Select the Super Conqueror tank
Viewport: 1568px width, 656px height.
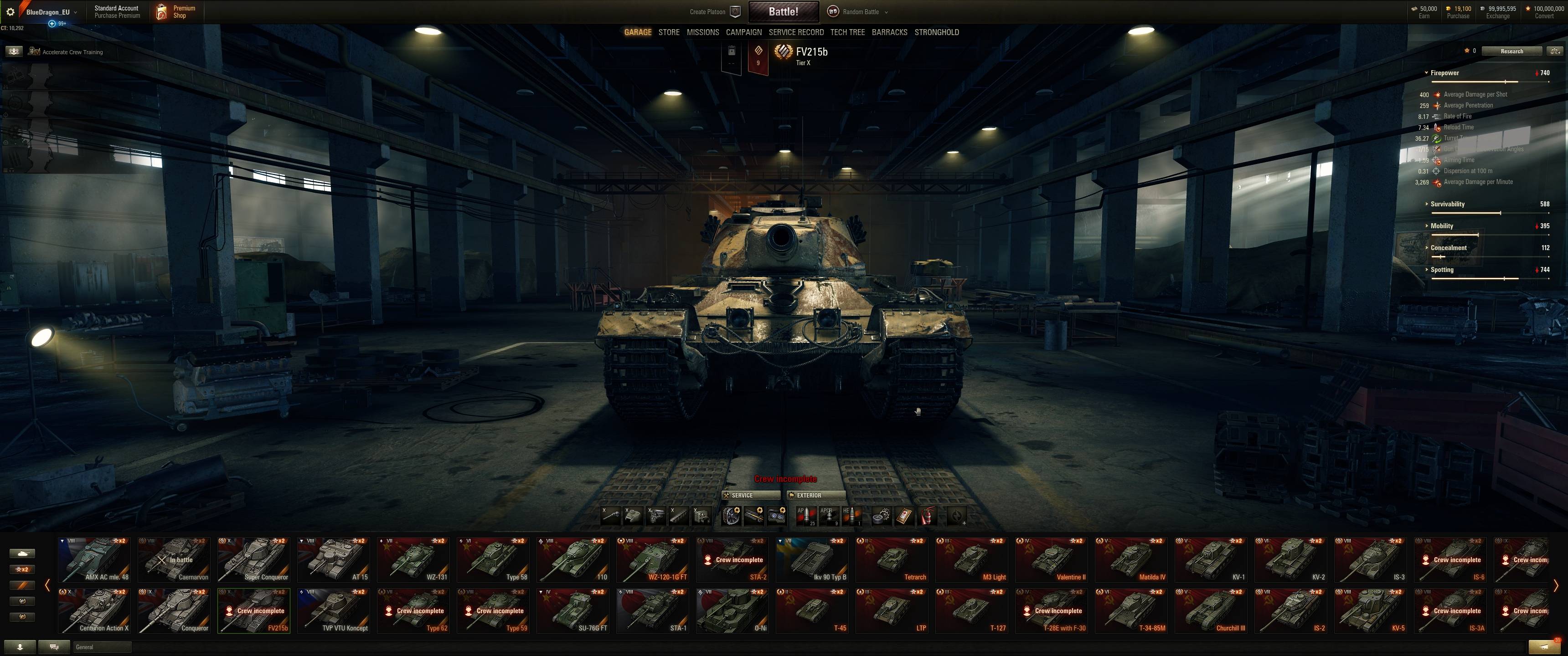tap(254, 559)
